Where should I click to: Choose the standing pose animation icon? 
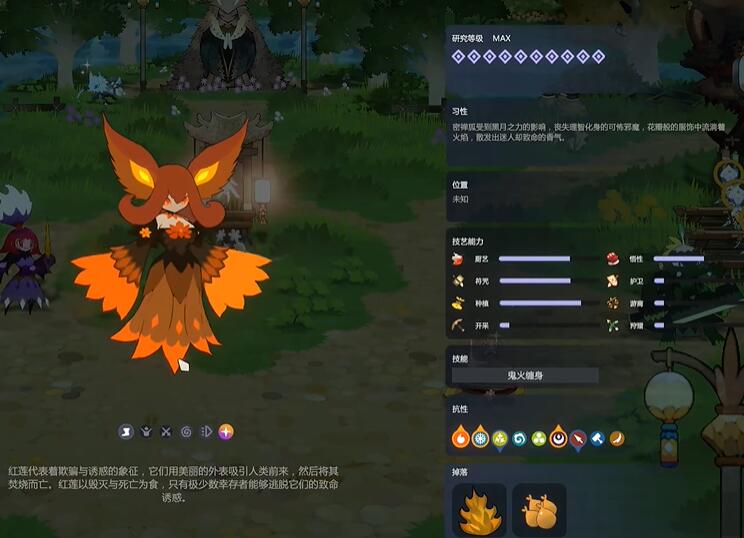126,432
